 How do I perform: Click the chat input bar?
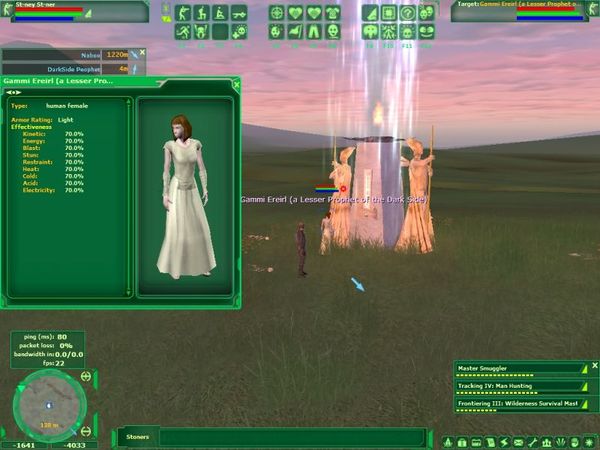[x=290, y=437]
